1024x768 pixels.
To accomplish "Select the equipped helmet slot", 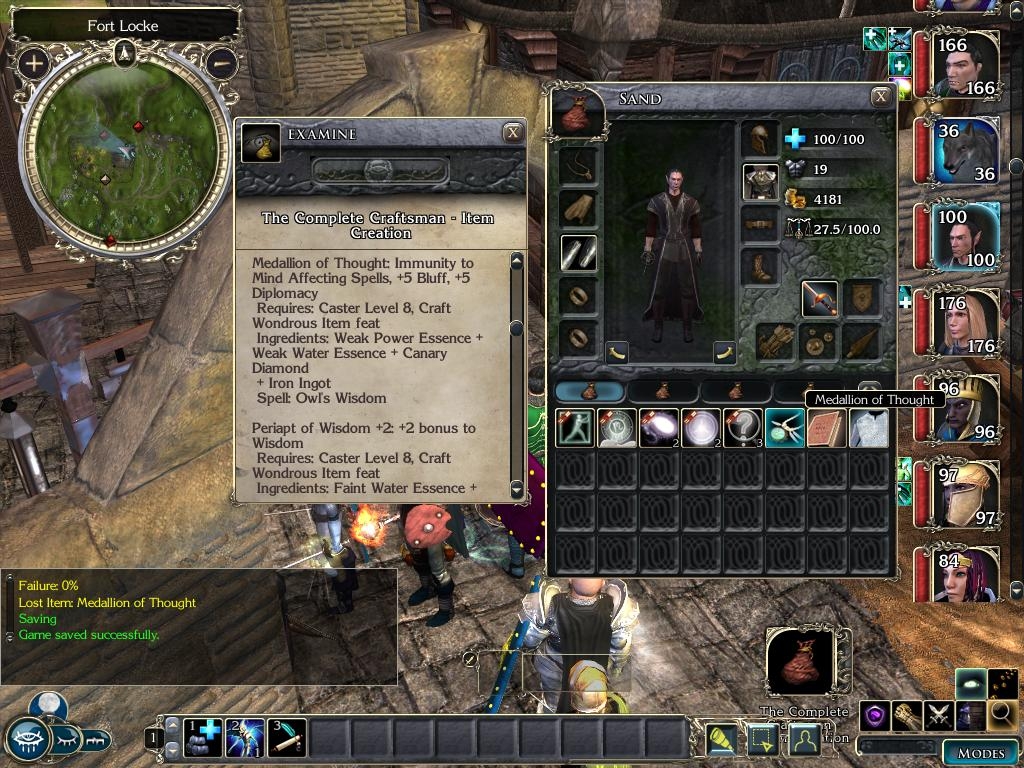I will pyautogui.click(x=759, y=139).
